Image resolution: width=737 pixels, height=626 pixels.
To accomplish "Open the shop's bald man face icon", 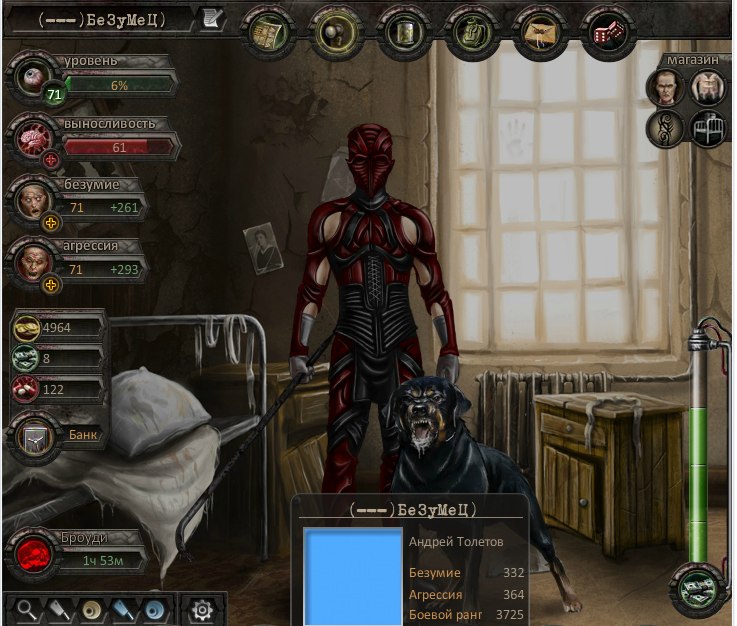I will tap(664, 89).
